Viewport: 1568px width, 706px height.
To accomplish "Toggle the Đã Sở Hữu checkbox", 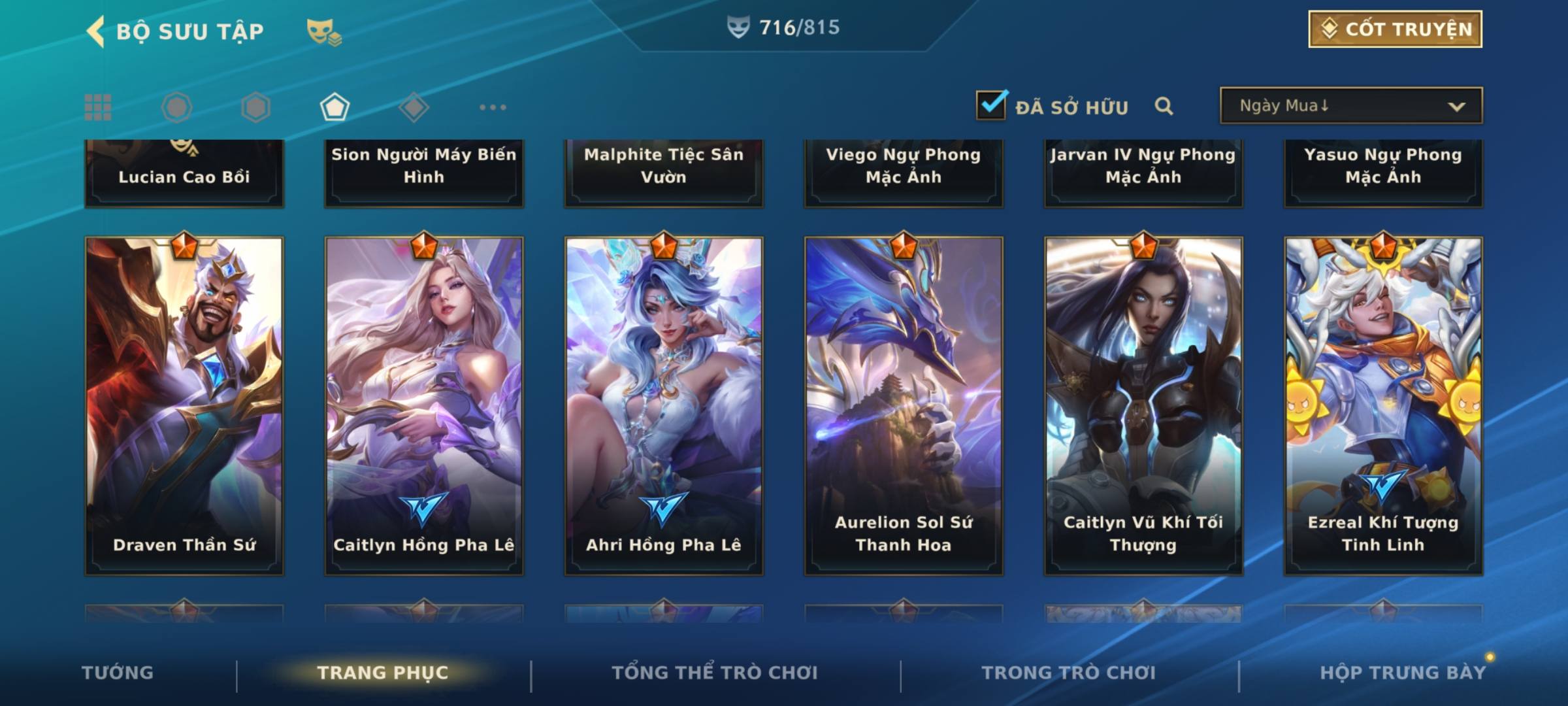I will 991,105.
